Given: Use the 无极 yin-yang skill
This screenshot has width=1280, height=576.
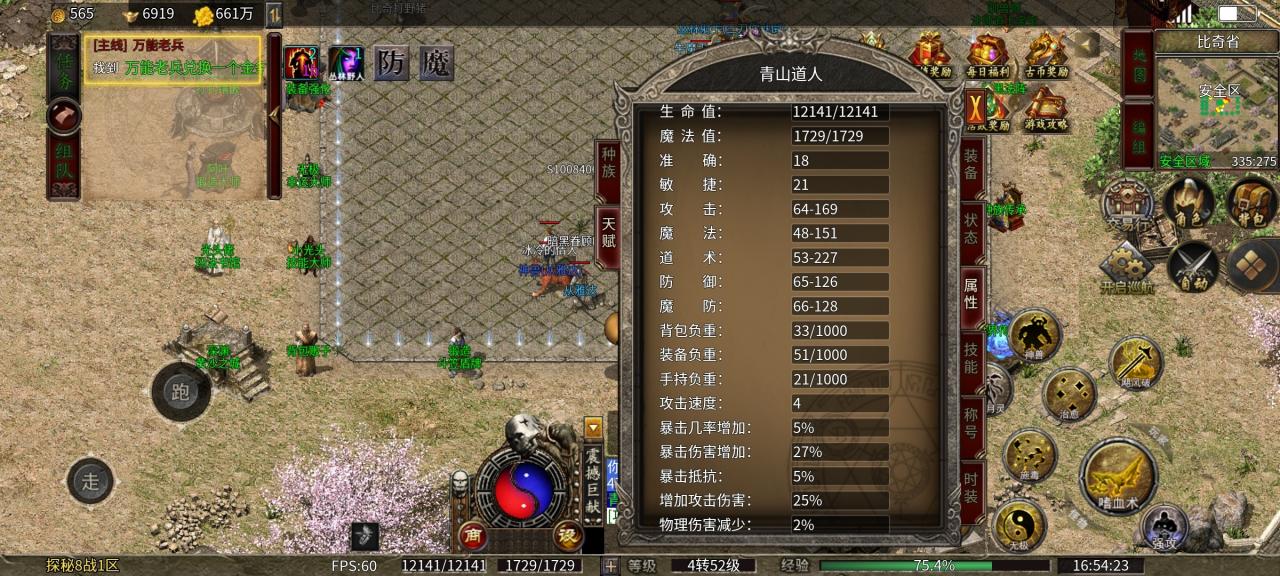Looking at the screenshot, I should (1019, 525).
